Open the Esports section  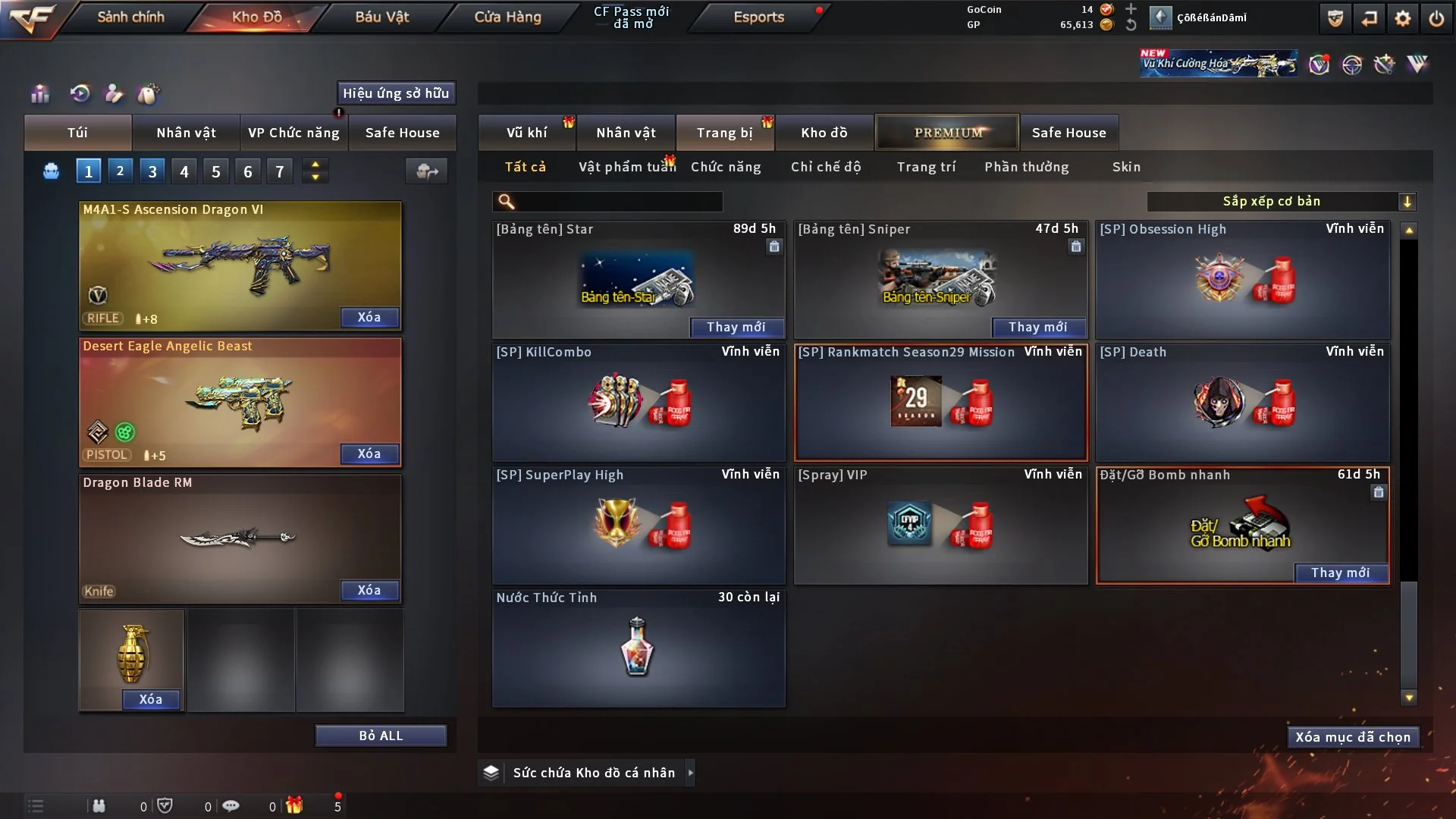[x=758, y=17]
